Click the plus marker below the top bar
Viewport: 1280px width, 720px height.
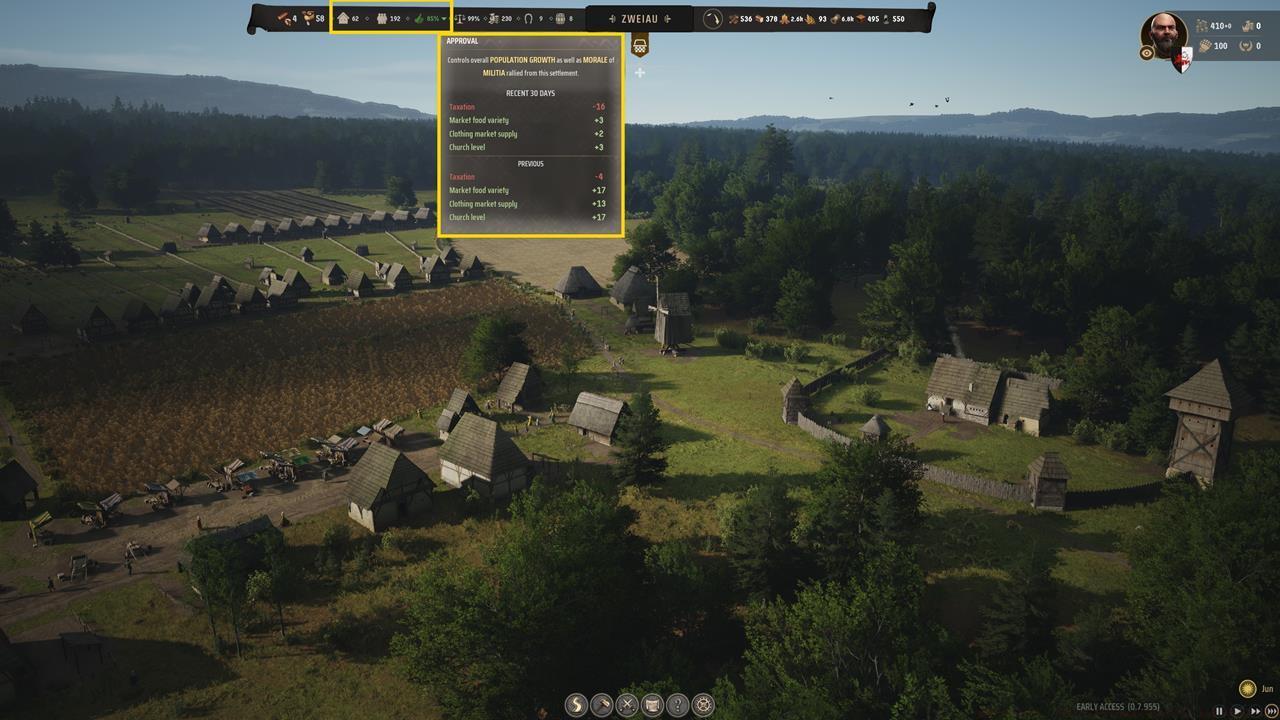point(638,73)
